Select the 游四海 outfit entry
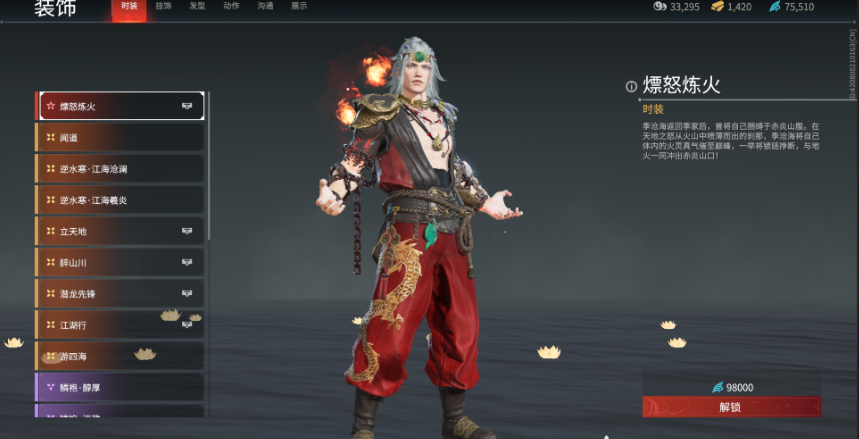Image resolution: width=859 pixels, height=439 pixels. tap(120, 356)
